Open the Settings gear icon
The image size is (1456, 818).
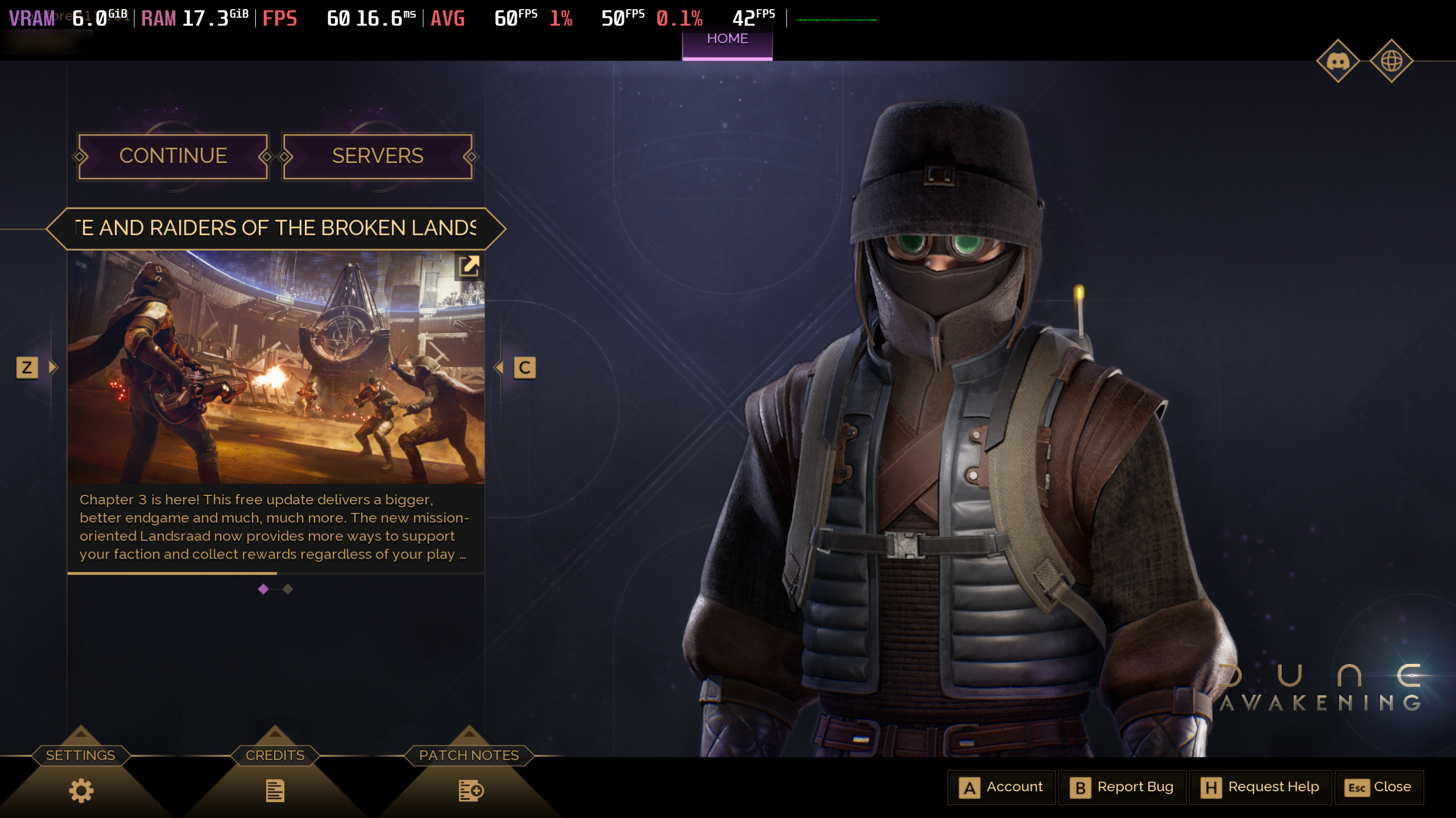80,790
